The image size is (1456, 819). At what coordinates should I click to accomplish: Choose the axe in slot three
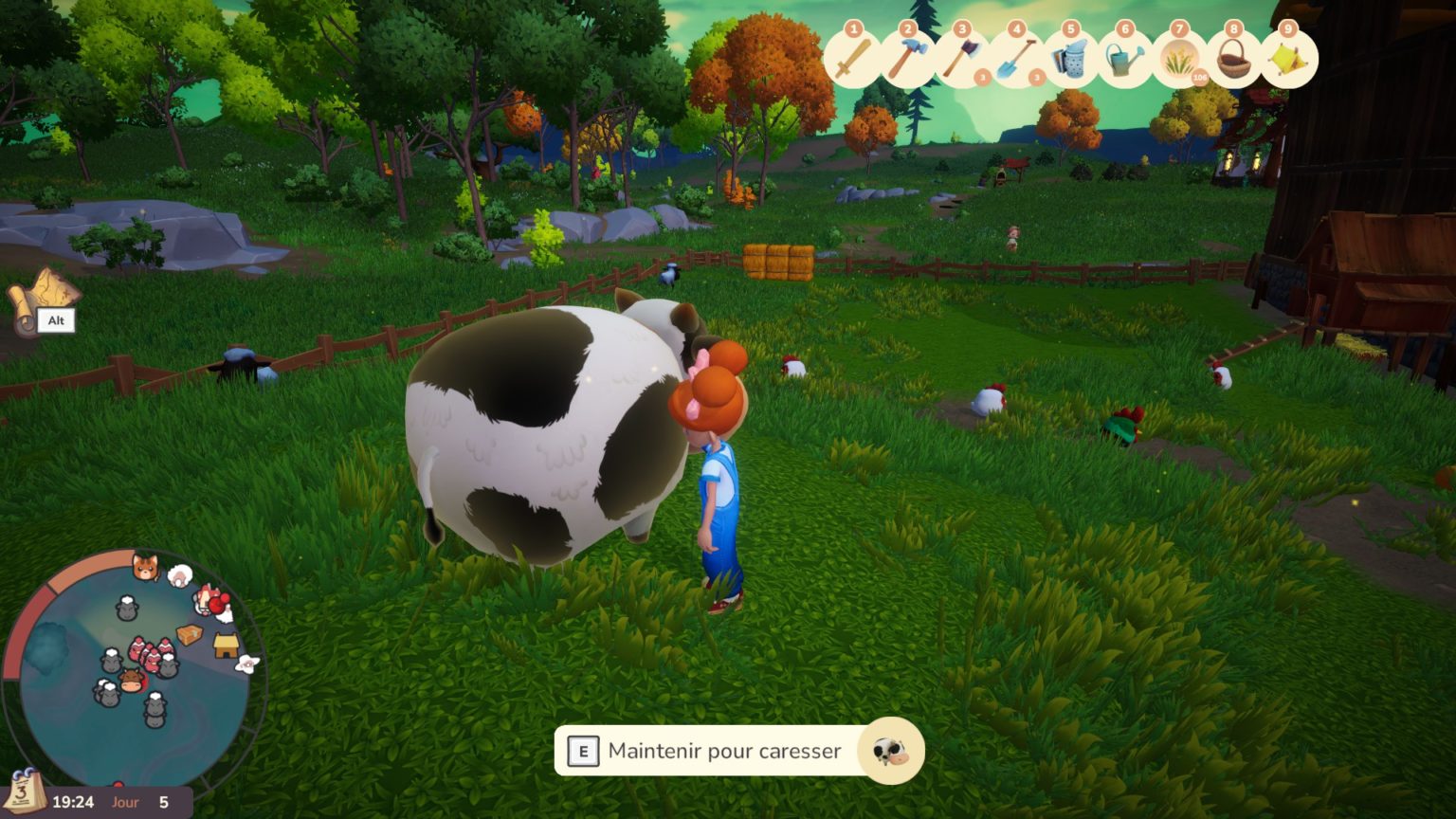(961, 60)
